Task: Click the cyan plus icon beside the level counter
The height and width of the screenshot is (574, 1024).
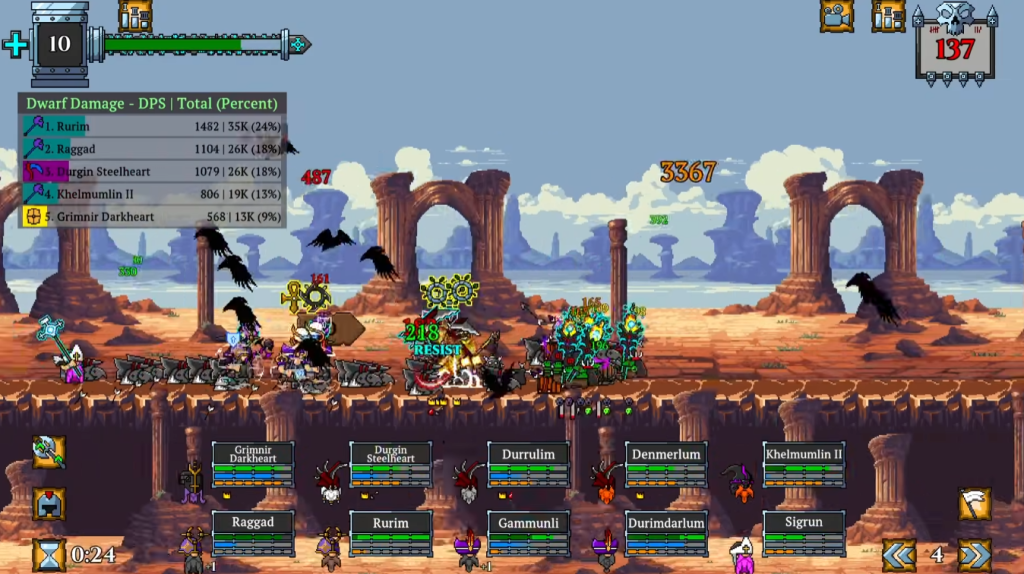Action: coord(15,44)
